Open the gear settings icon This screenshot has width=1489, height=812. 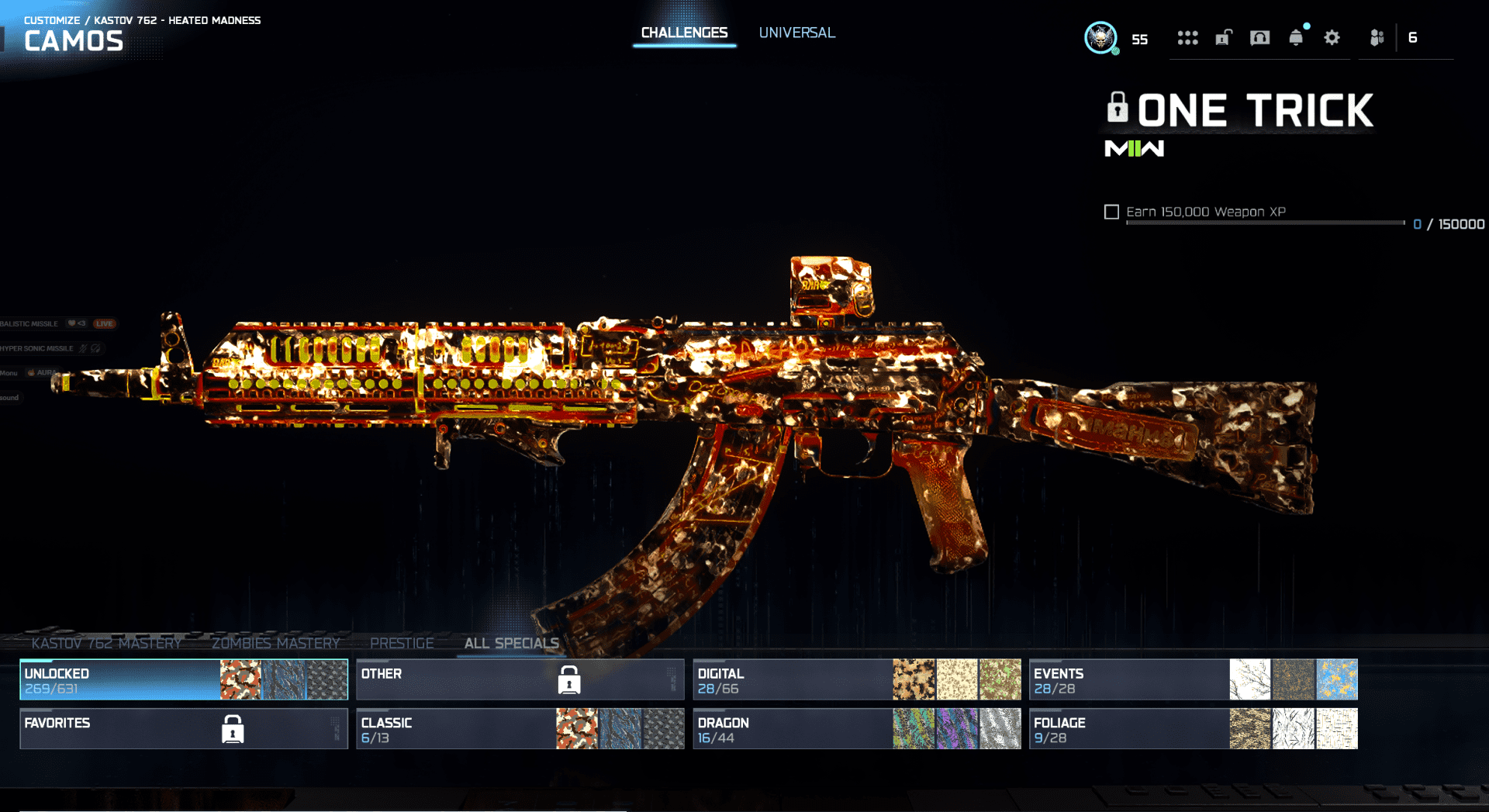(x=1332, y=38)
